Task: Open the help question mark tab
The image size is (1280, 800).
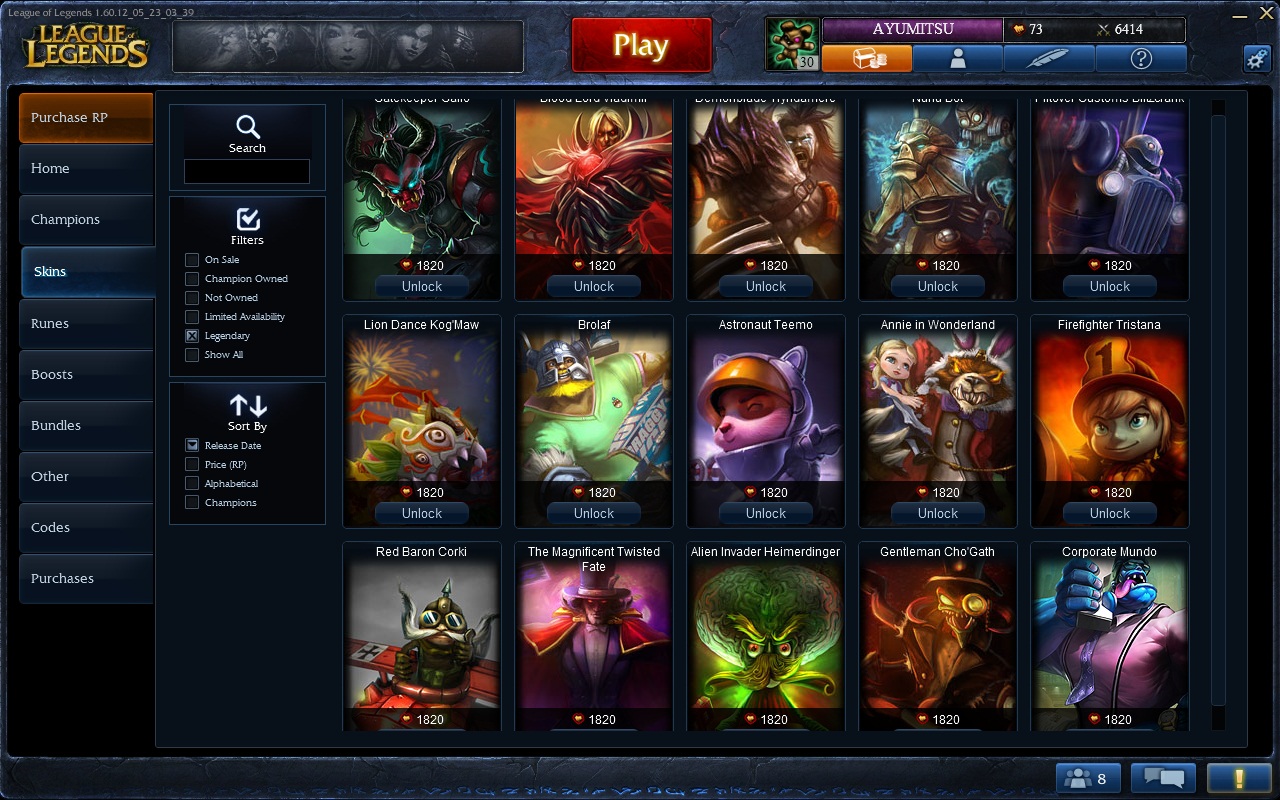Action: tap(1141, 59)
